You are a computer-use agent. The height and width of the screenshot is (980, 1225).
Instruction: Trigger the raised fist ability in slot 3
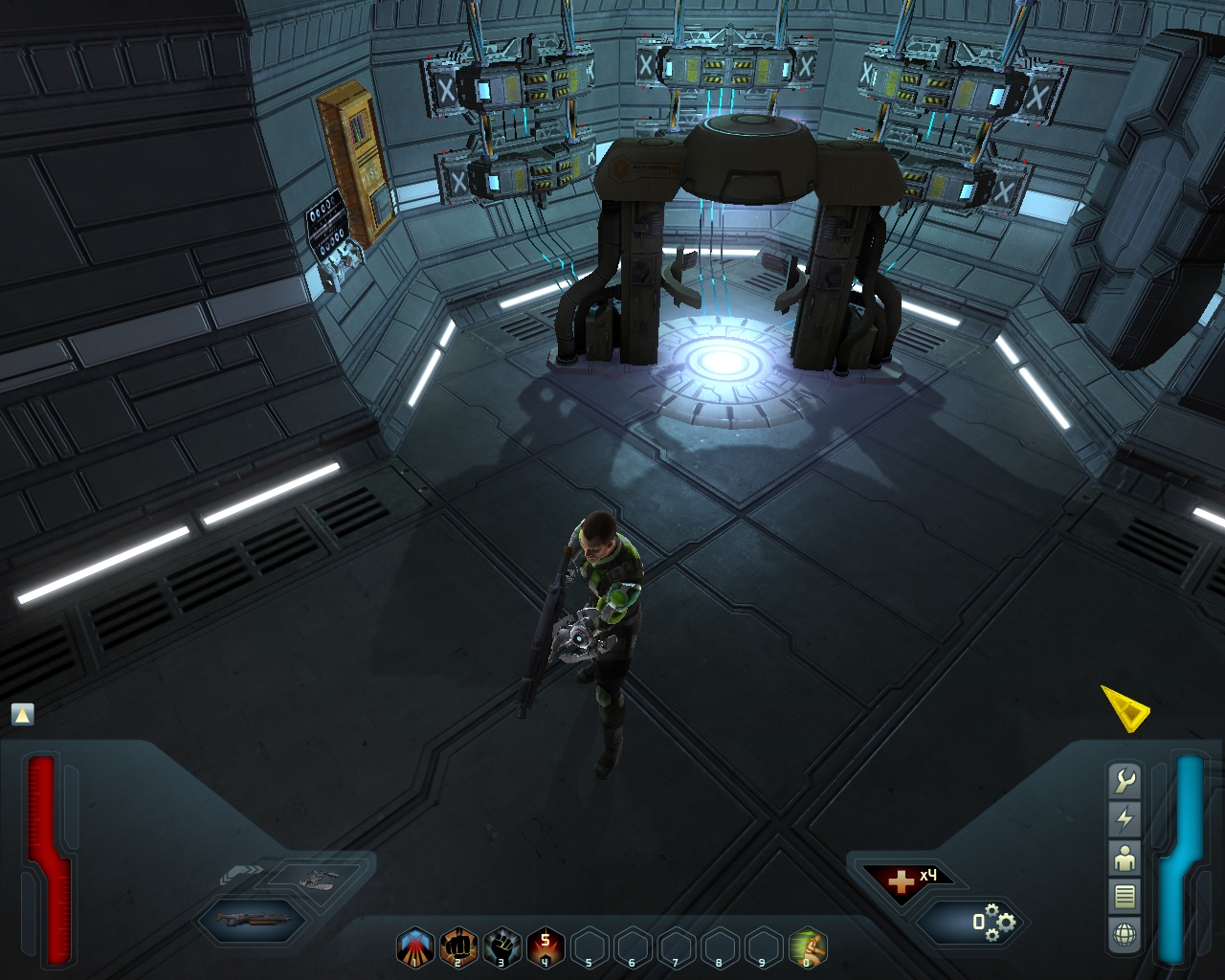pos(502,947)
